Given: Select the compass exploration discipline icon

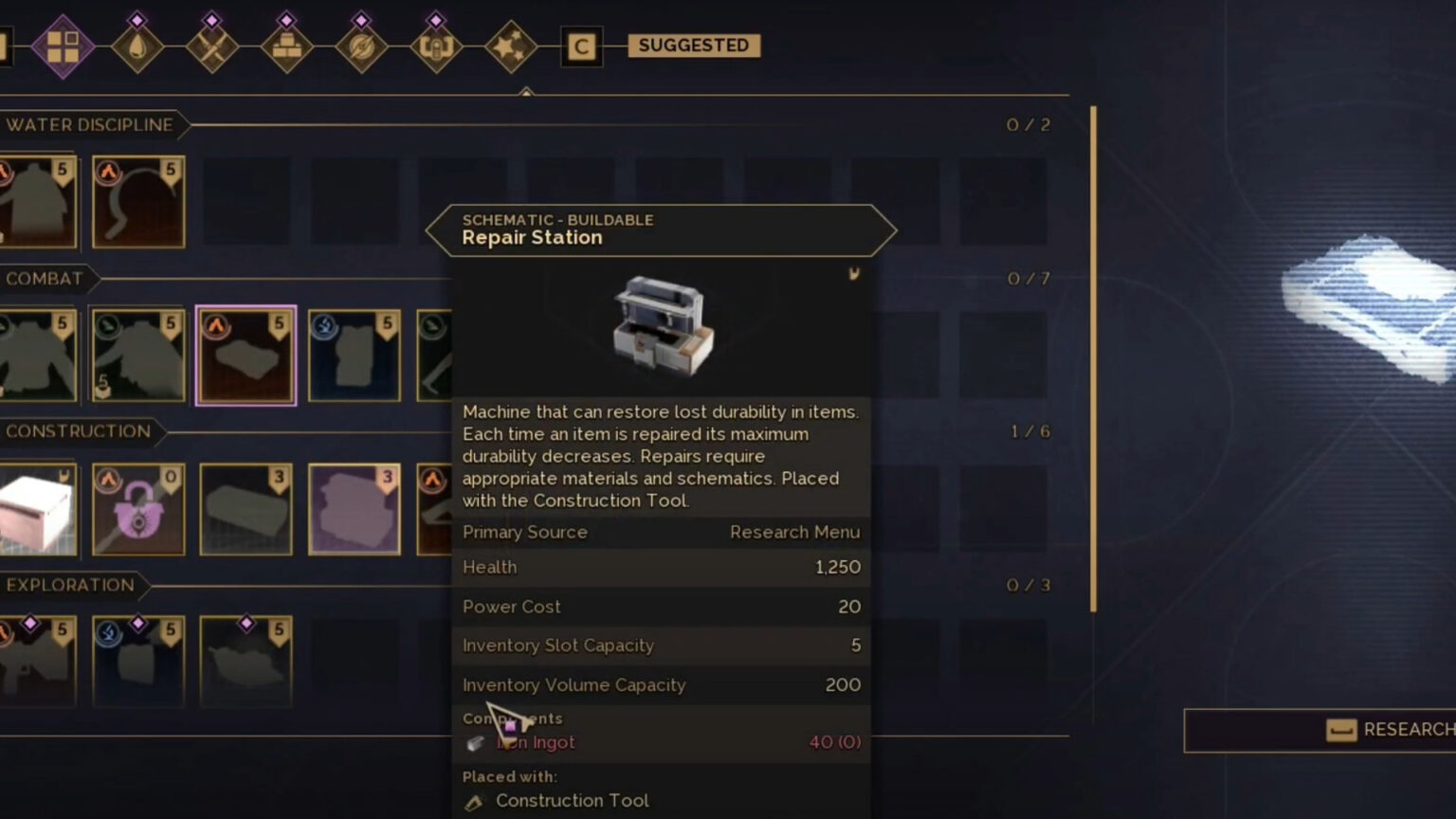Looking at the screenshot, I should pyautogui.click(x=361, y=45).
